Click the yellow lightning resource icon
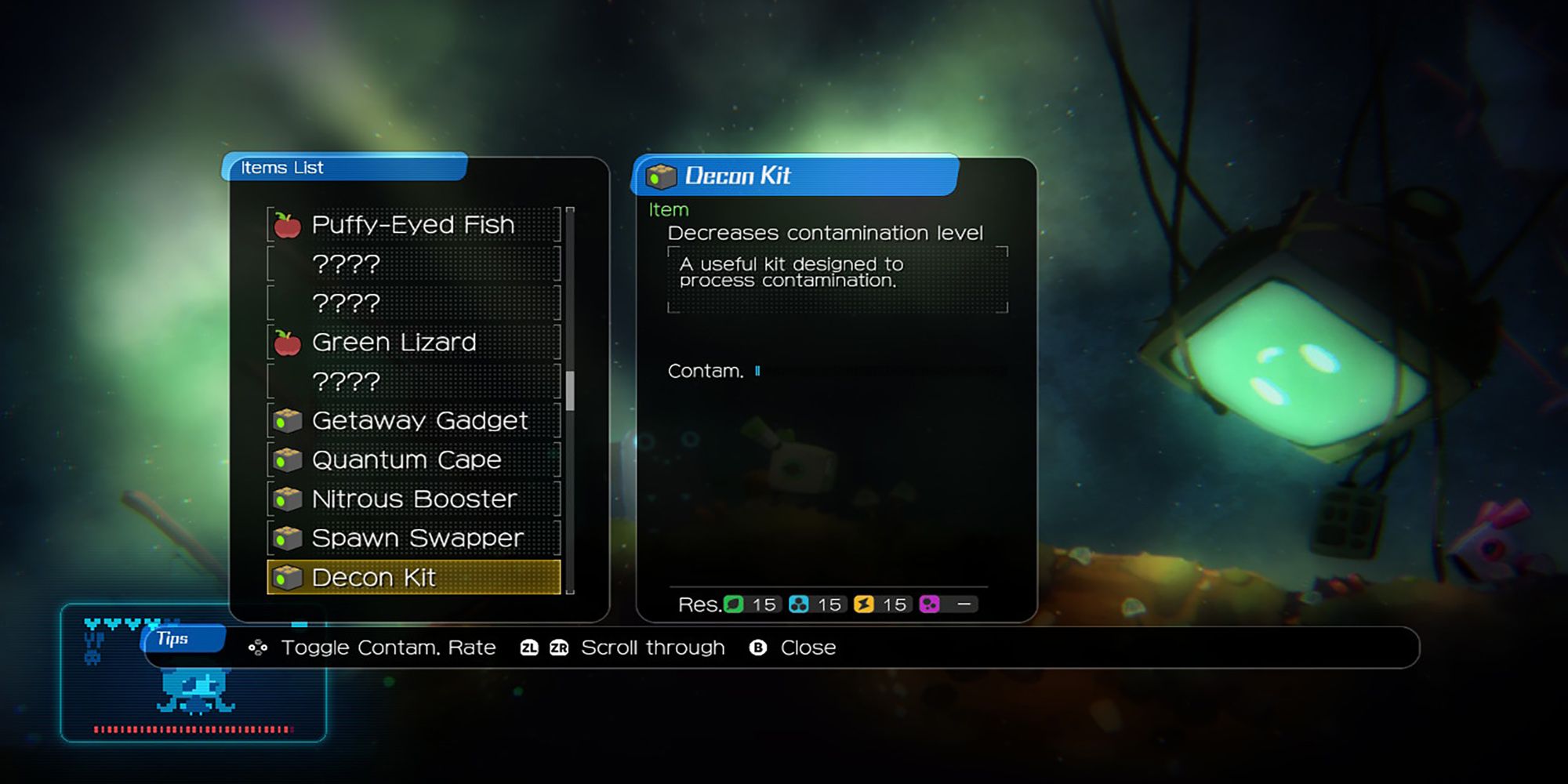 (x=862, y=604)
